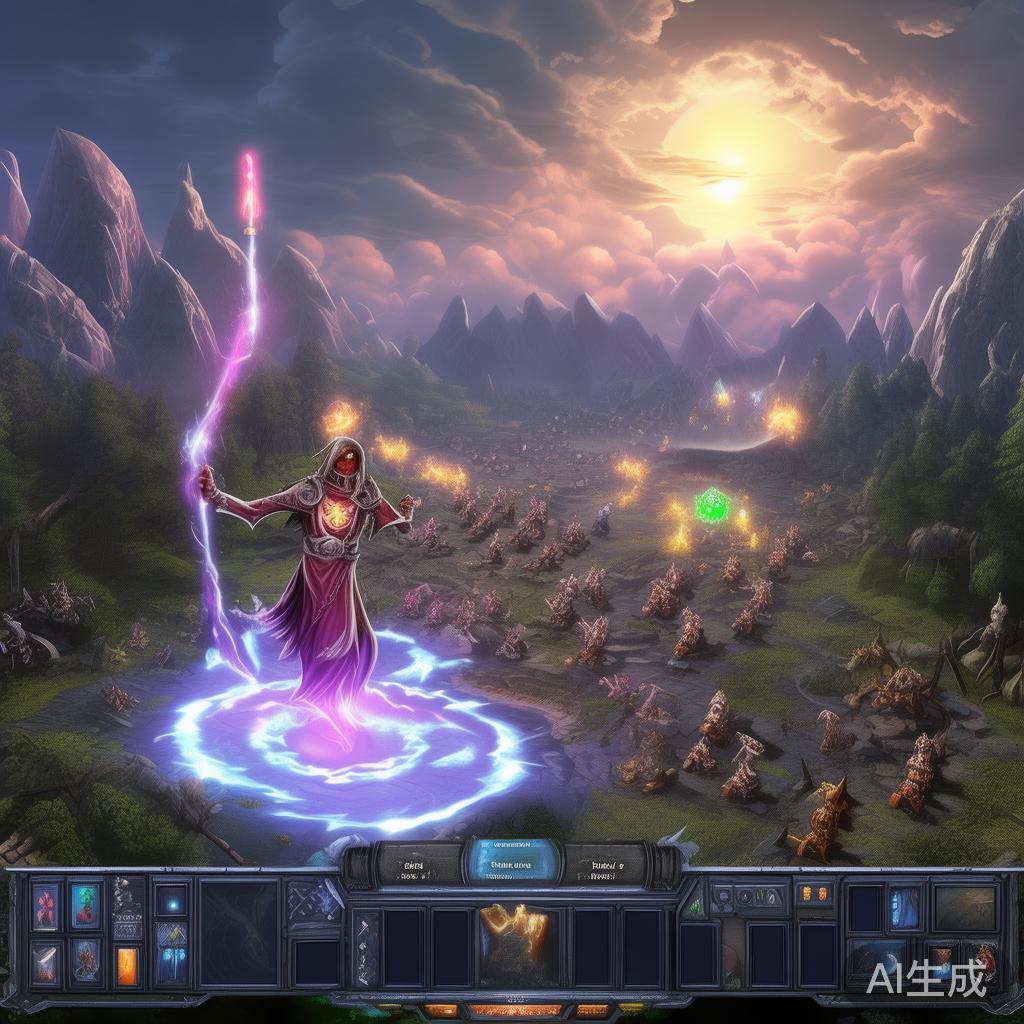Select the blue glowing figure slot
The image size is (1024, 1024).
pyautogui.click(x=906, y=907)
